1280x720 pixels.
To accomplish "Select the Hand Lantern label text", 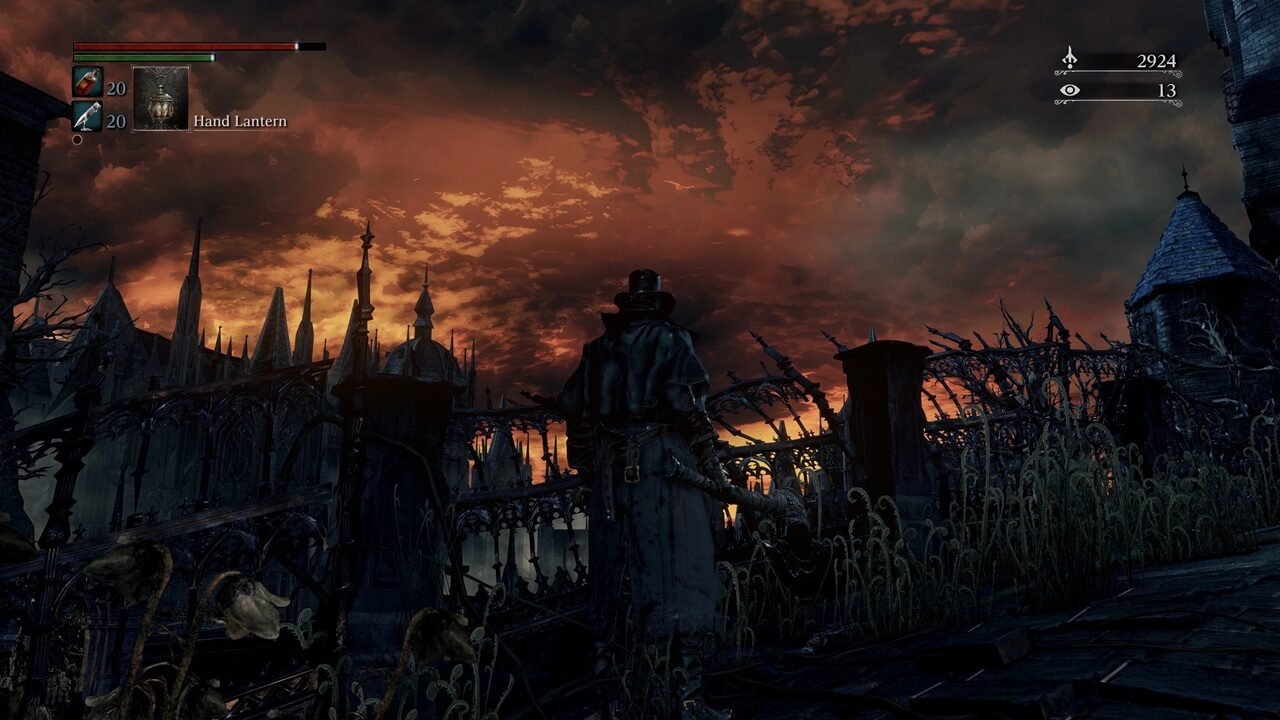I will 240,120.
